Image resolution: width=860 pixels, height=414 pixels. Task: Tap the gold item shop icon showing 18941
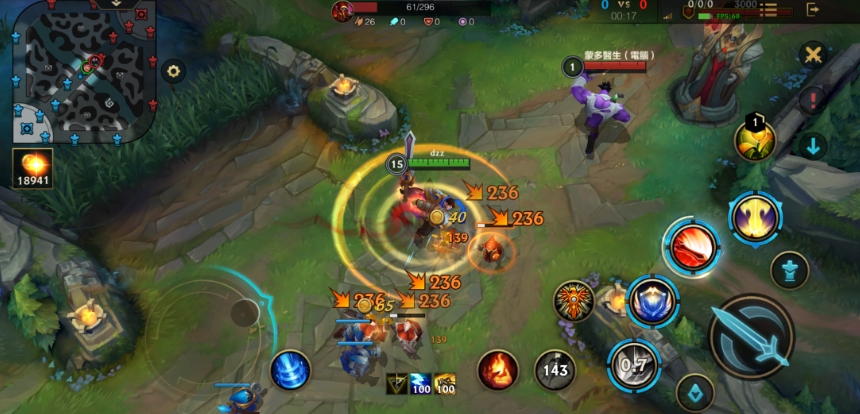(33, 170)
